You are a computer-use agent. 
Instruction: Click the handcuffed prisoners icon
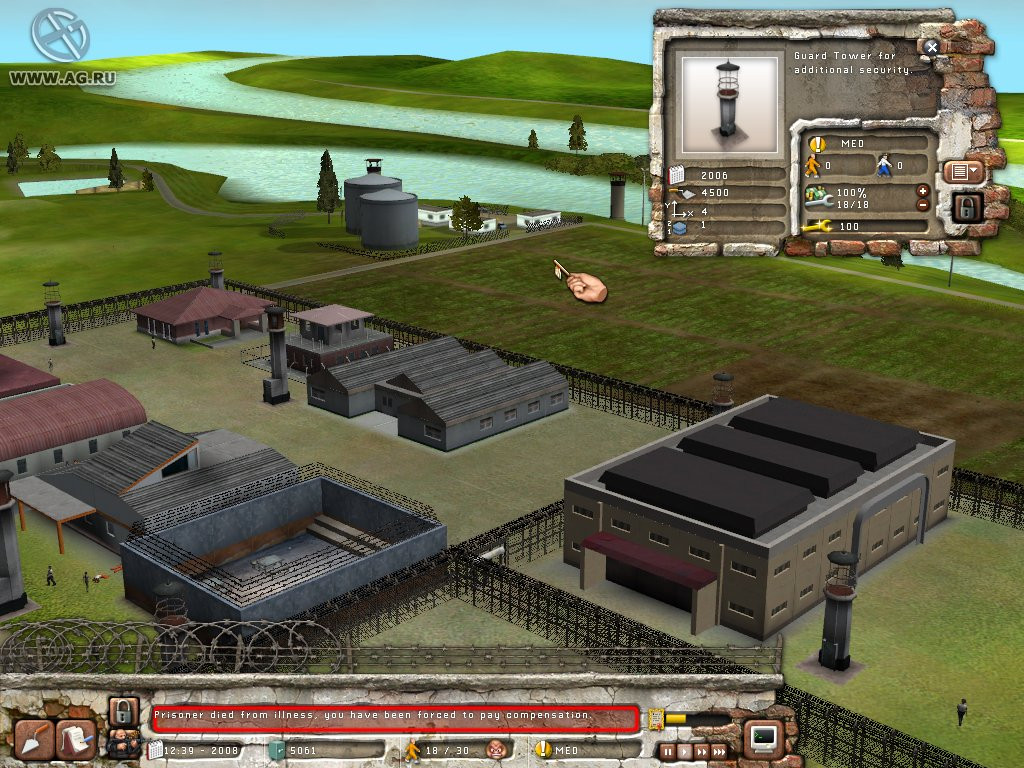(x=122, y=744)
